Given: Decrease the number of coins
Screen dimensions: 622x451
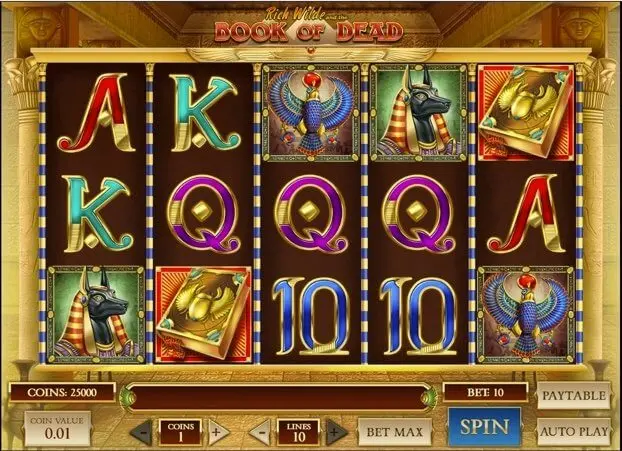Looking at the screenshot, I should point(144,432).
